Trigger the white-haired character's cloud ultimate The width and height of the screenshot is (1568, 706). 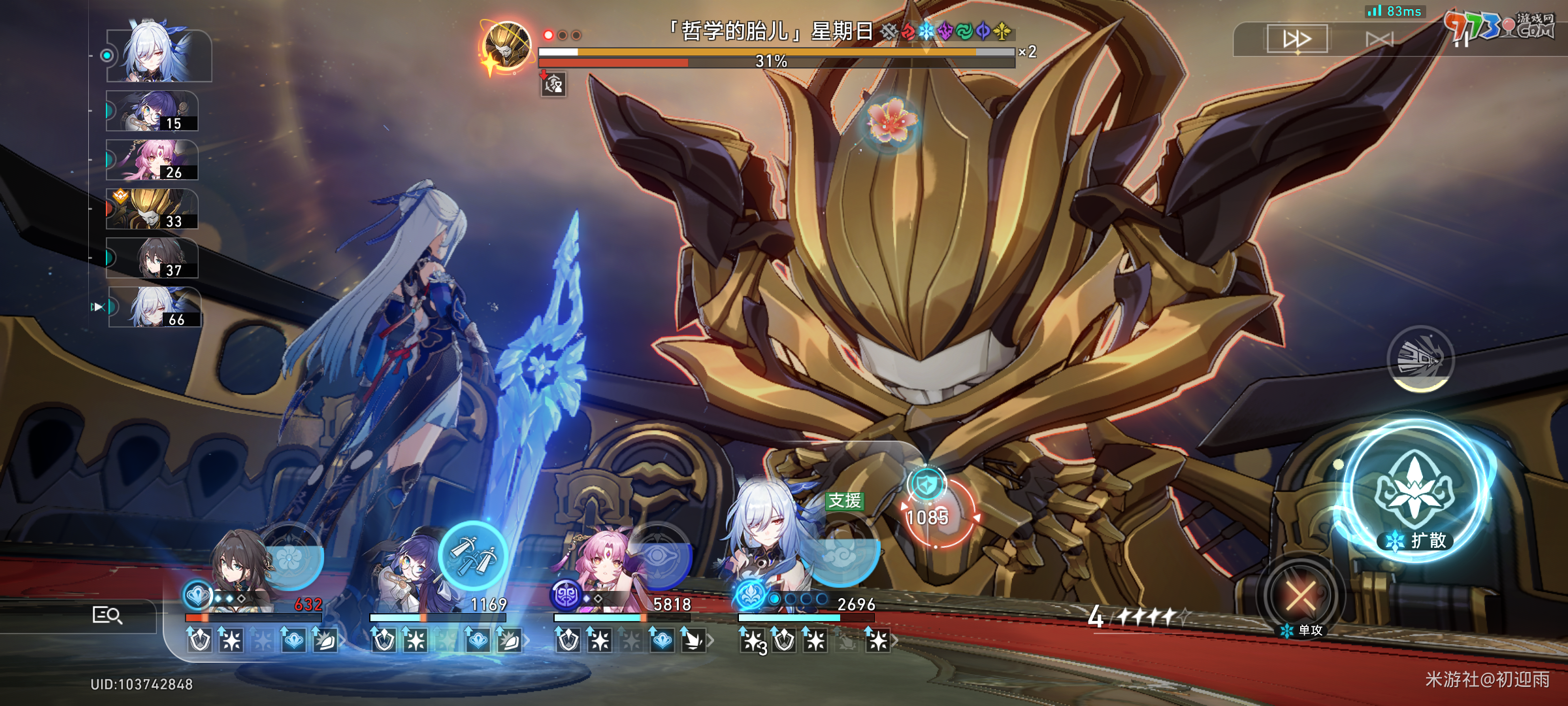(841, 556)
